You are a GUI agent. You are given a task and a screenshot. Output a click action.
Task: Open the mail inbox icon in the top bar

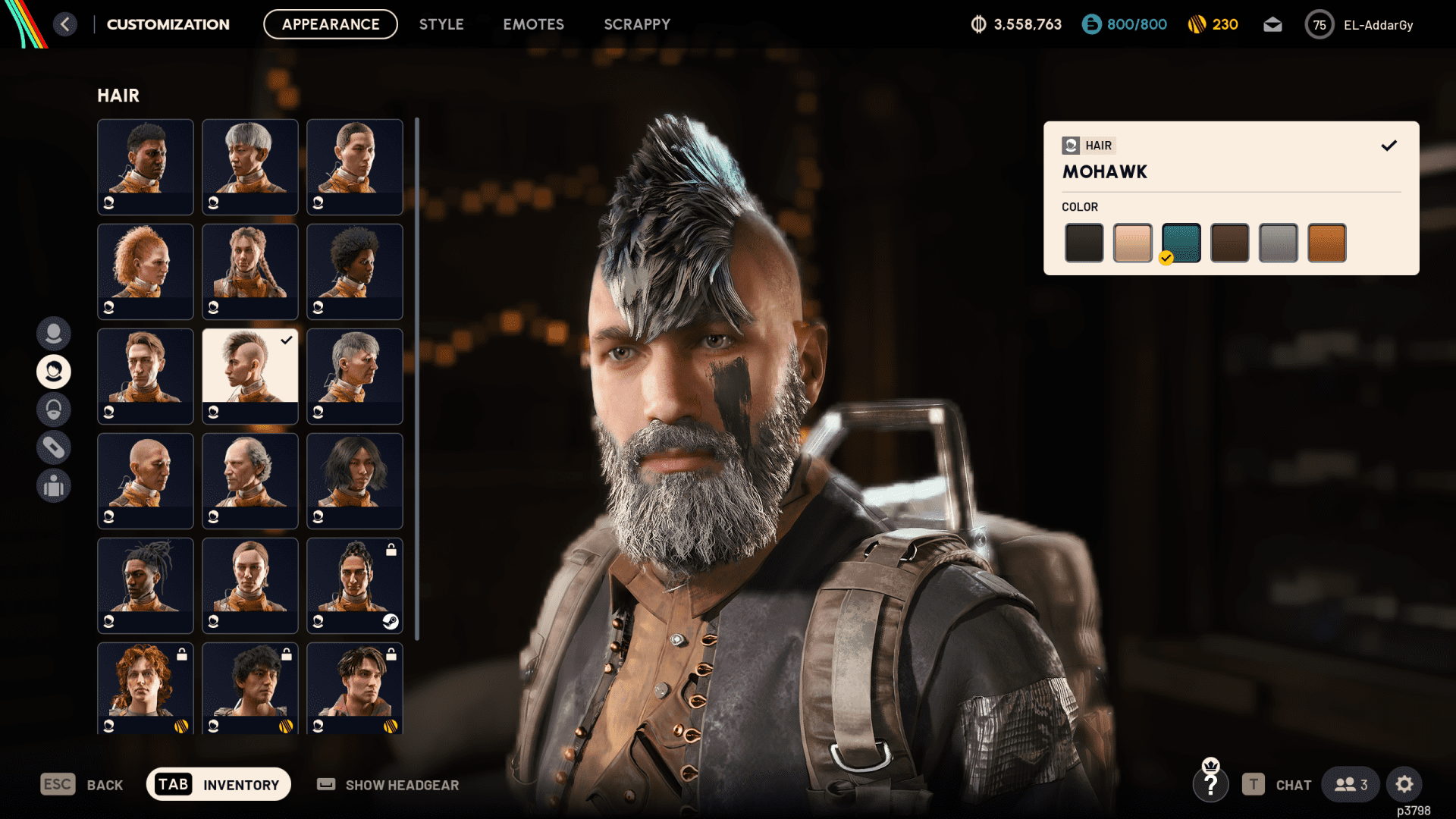[1272, 24]
